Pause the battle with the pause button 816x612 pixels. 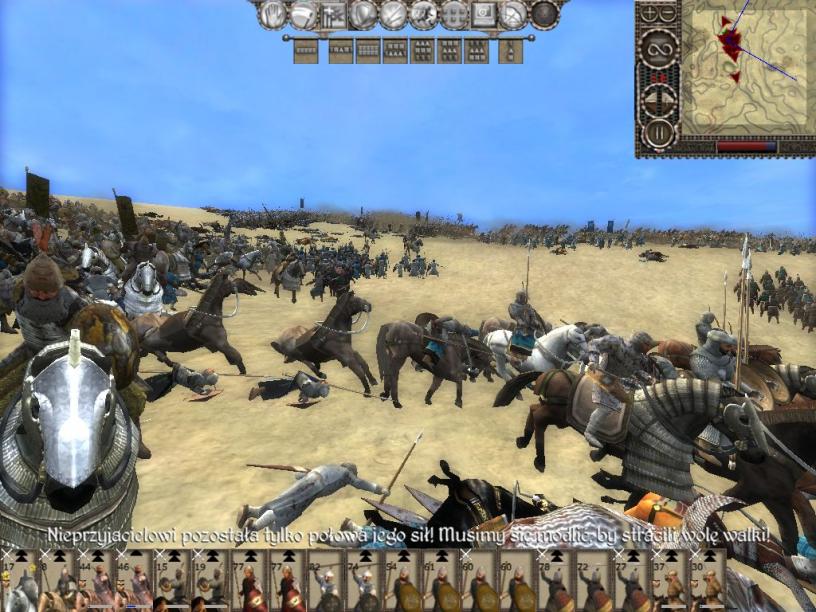(659, 133)
